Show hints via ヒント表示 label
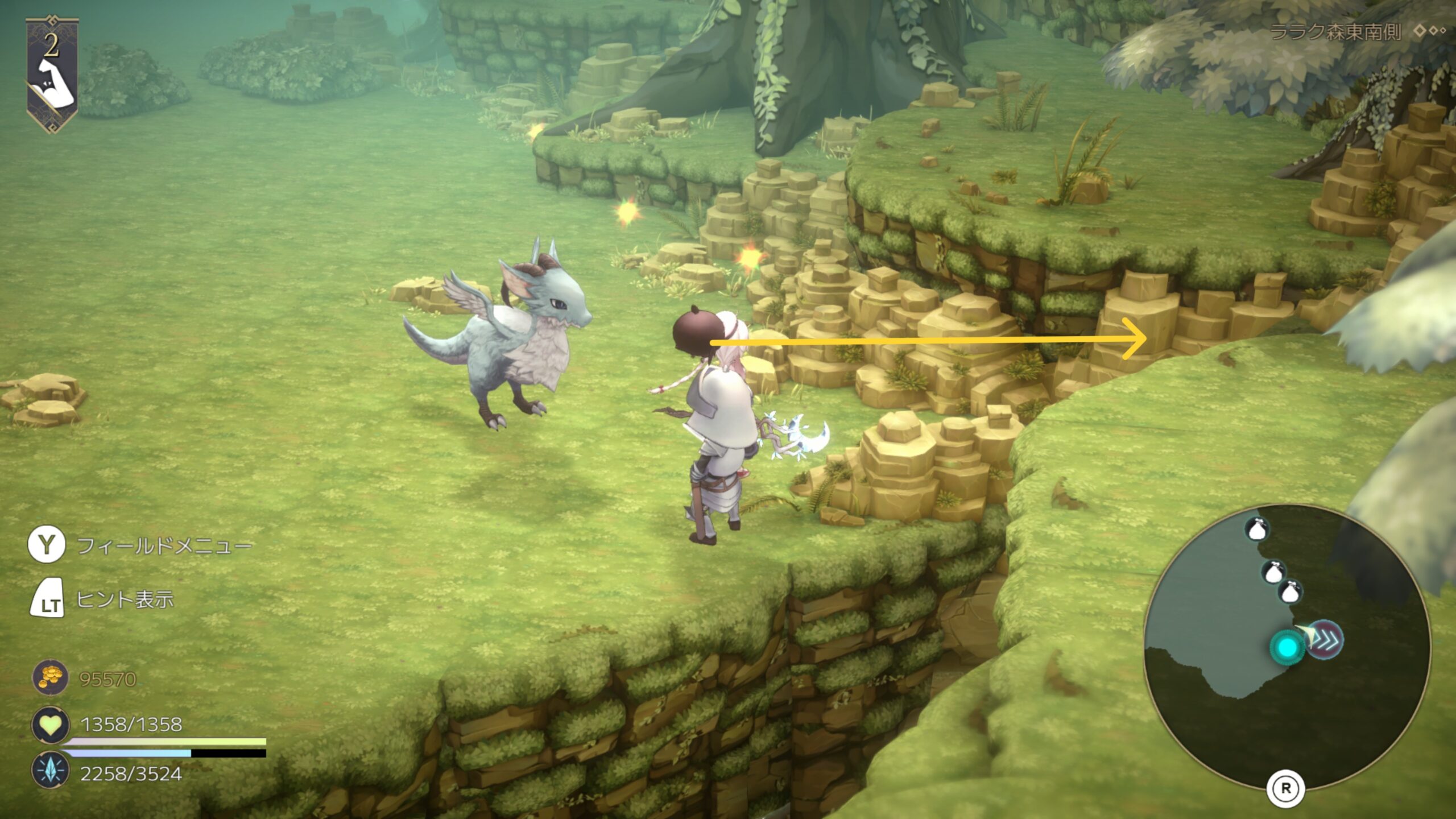Viewport: 1456px width, 819px height. click(125, 599)
